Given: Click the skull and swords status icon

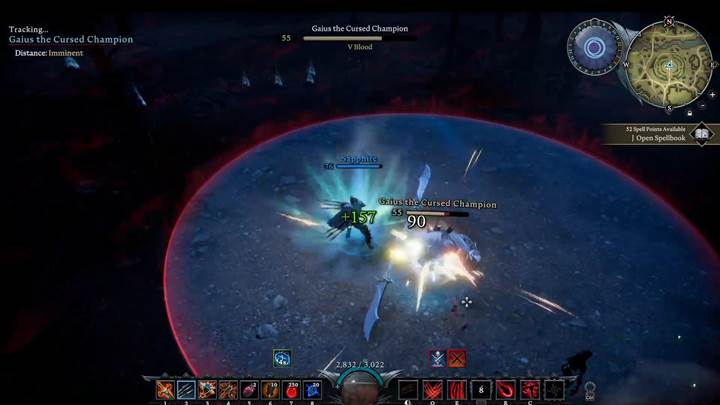Looking at the screenshot, I should click(437, 357).
